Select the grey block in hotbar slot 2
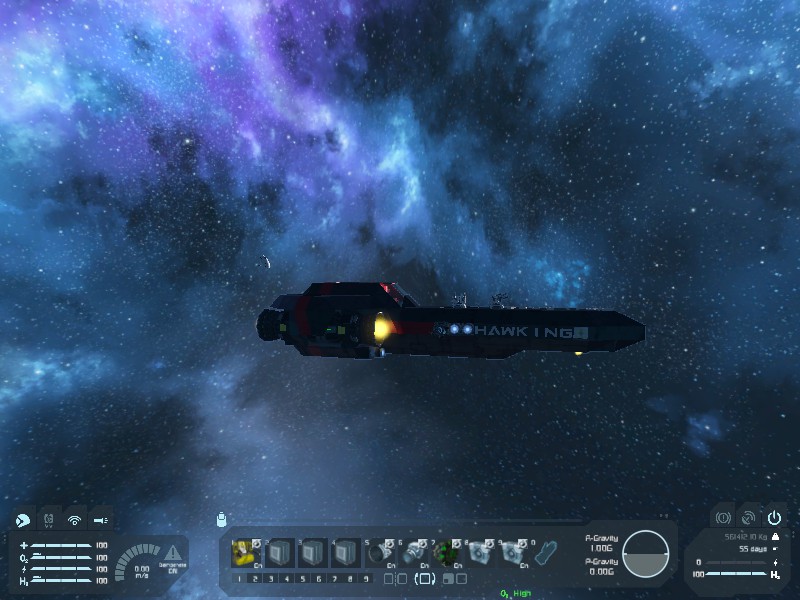The height and width of the screenshot is (600, 800). 279,552
